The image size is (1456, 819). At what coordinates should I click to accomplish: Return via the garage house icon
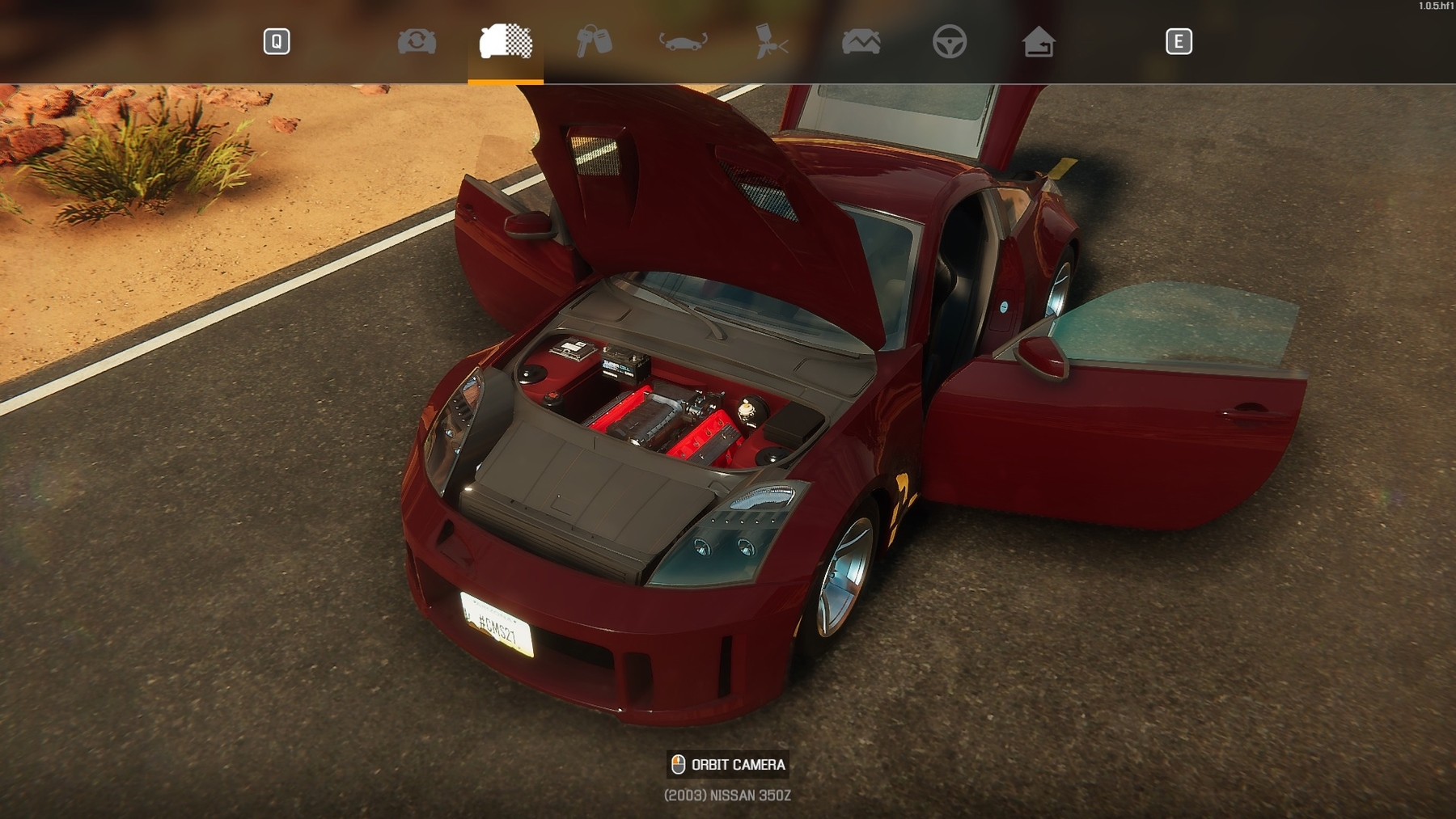pyautogui.click(x=1039, y=41)
